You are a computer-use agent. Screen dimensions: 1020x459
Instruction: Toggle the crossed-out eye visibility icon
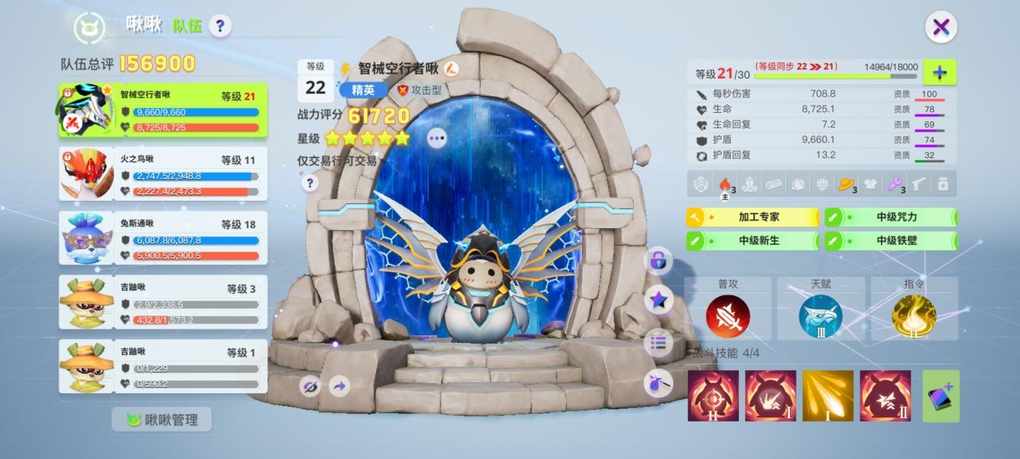(309, 385)
